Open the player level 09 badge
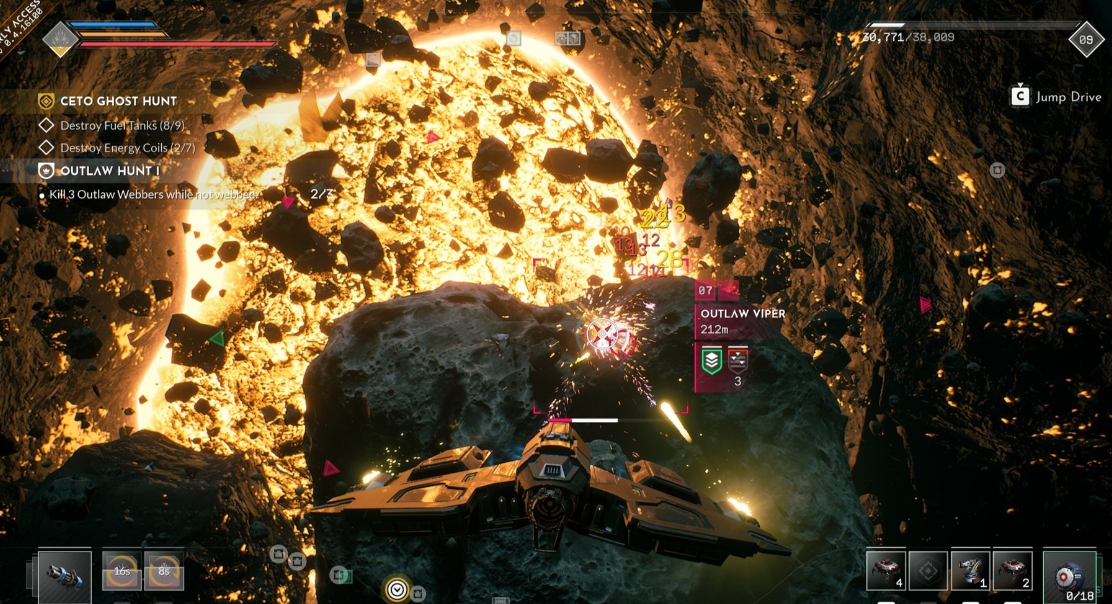1112x604 pixels. point(1086,40)
